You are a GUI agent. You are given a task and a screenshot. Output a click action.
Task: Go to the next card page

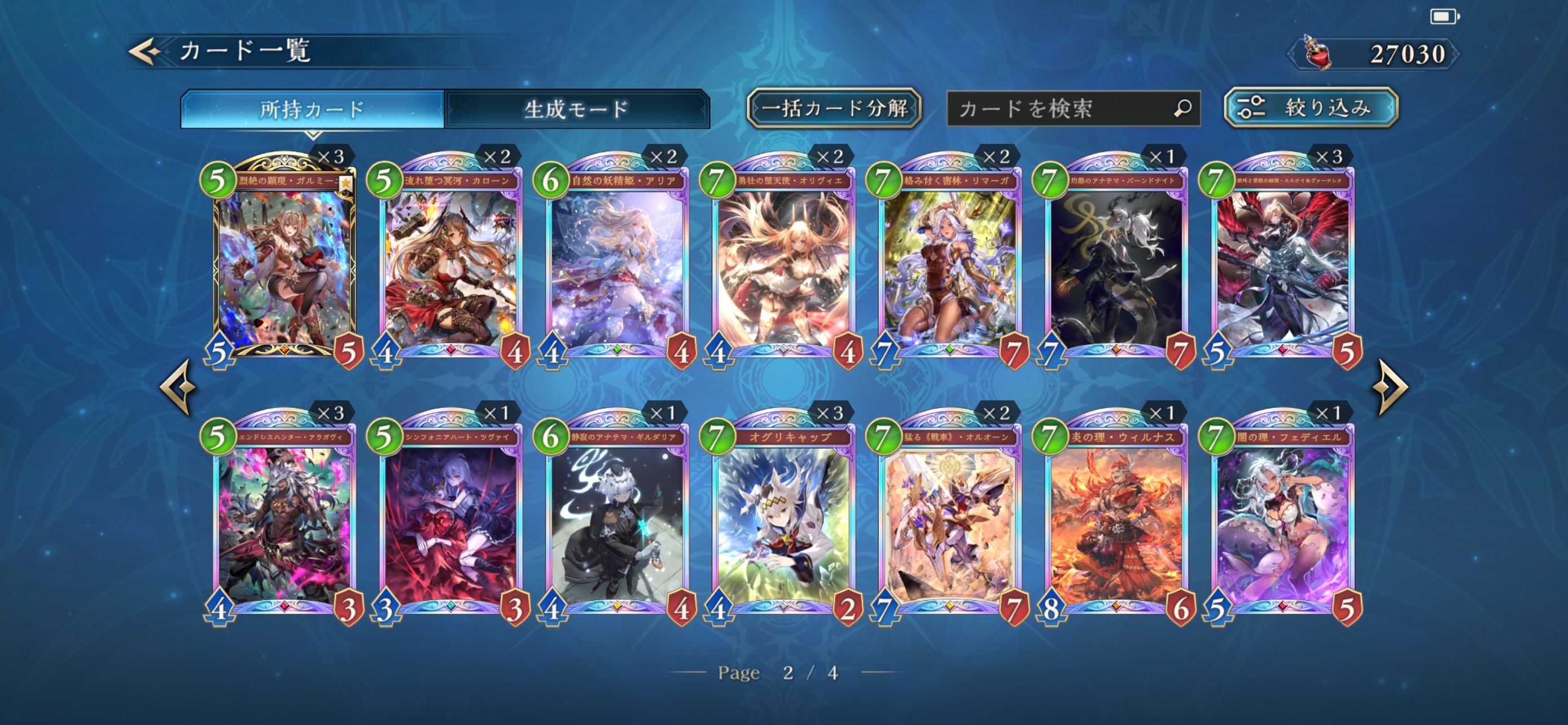(1391, 387)
